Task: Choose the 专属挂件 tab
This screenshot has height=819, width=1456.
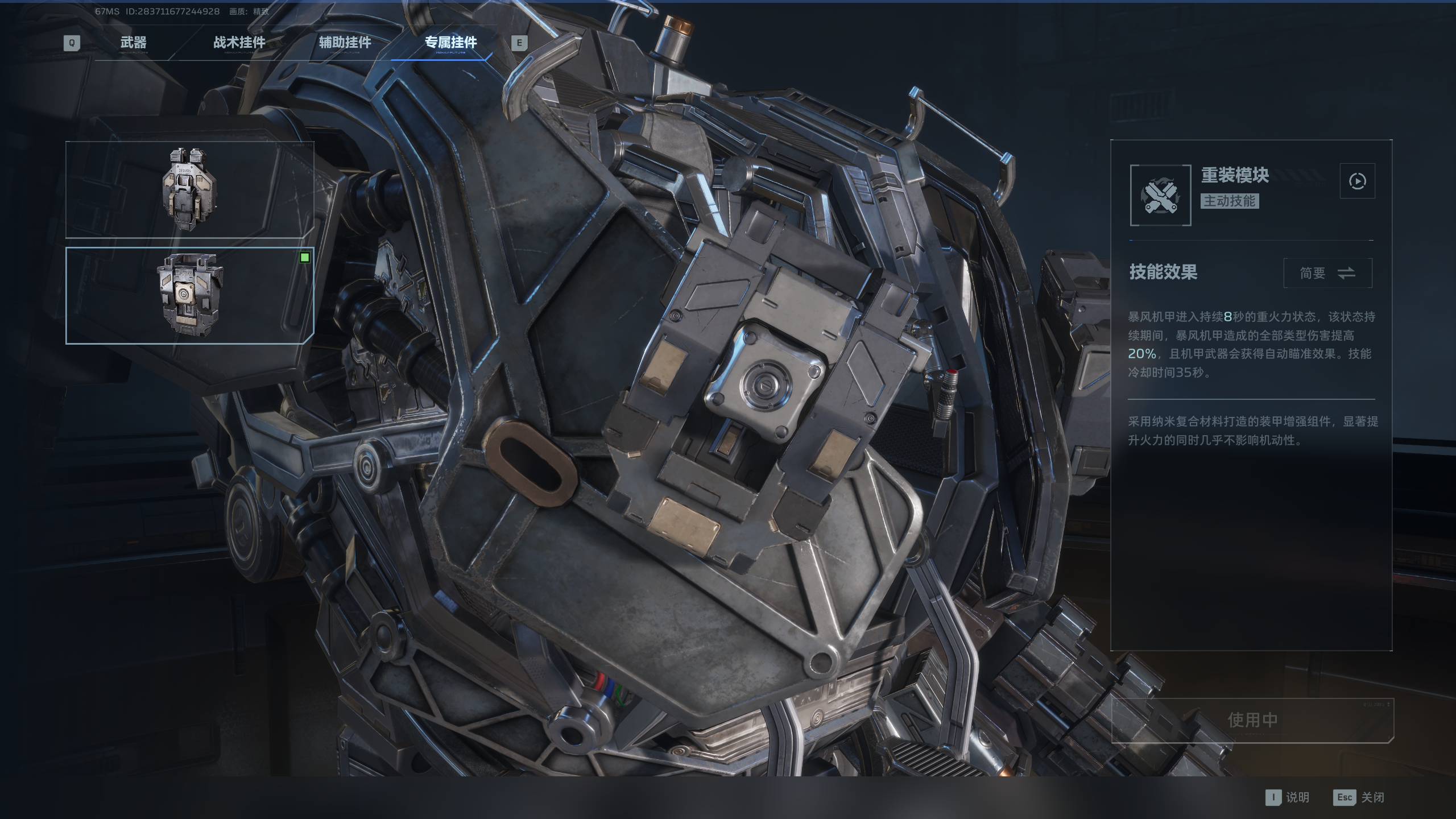Action: (x=450, y=43)
